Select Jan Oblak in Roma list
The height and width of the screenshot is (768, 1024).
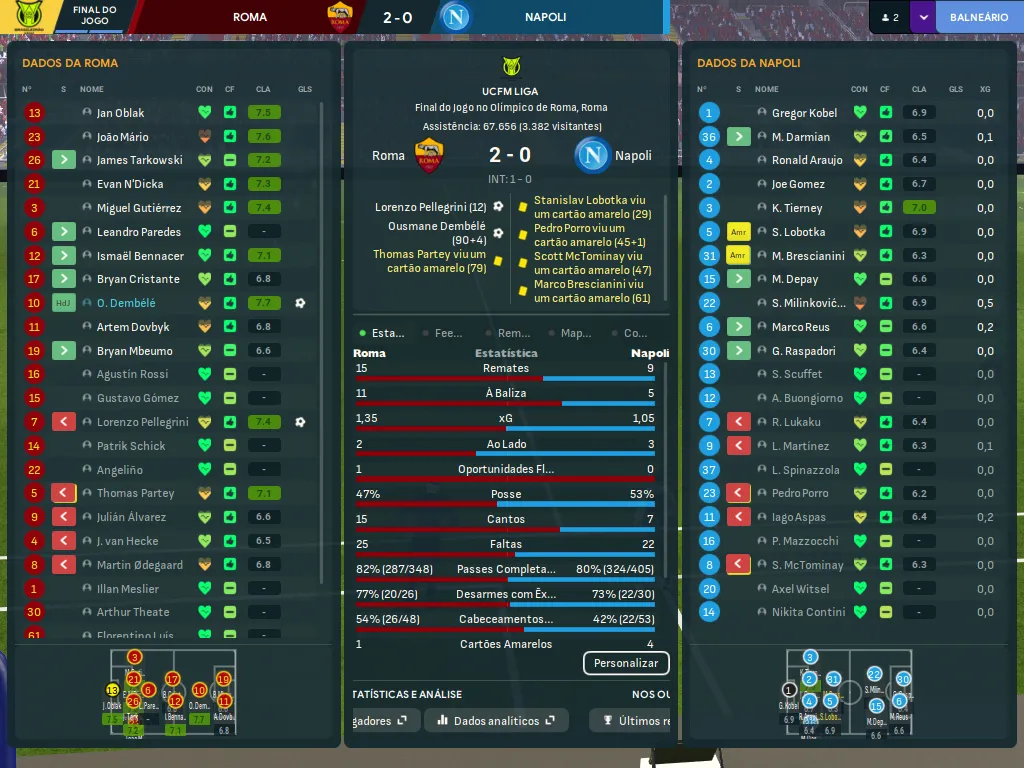pos(120,113)
